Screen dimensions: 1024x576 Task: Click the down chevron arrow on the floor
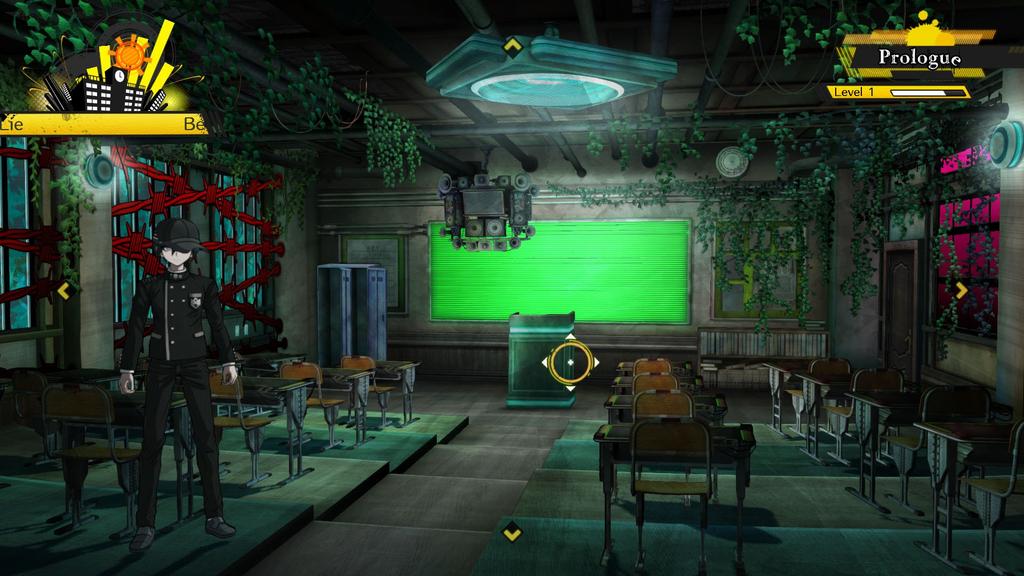(512, 532)
